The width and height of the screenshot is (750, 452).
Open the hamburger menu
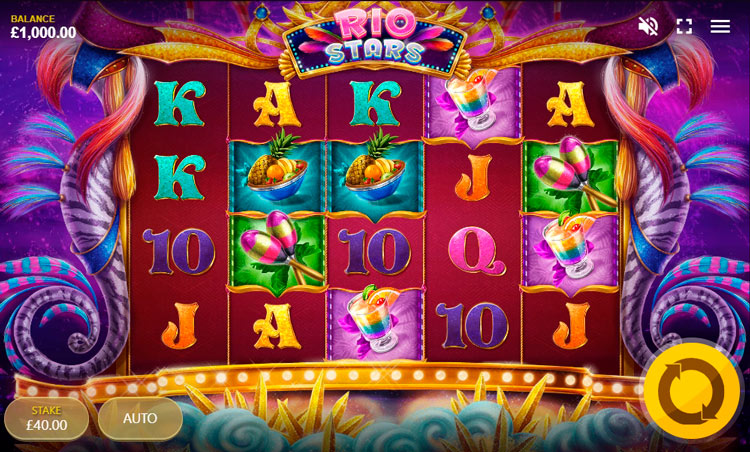(720, 26)
